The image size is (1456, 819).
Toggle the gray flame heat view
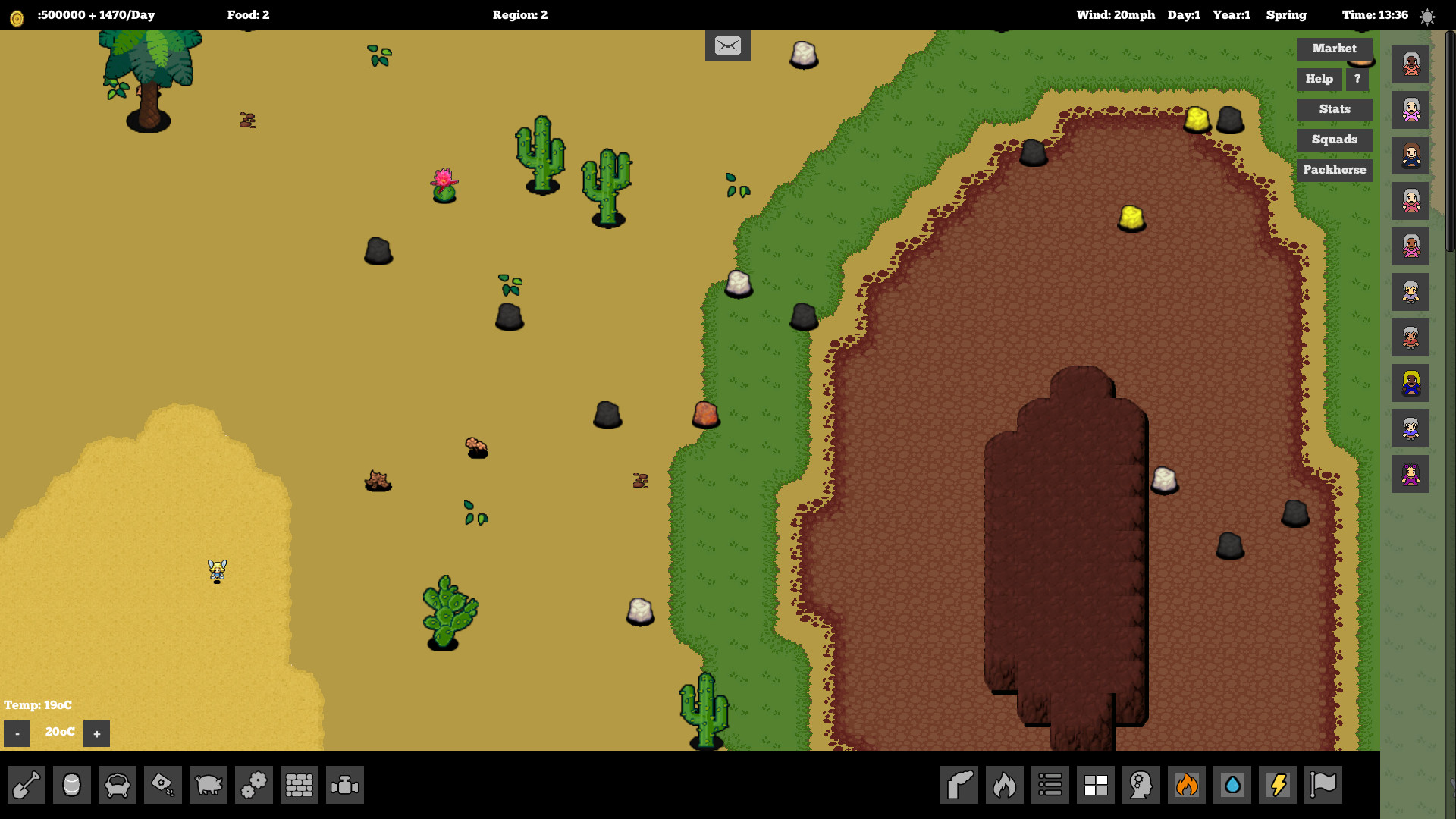[x=1005, y=785]
